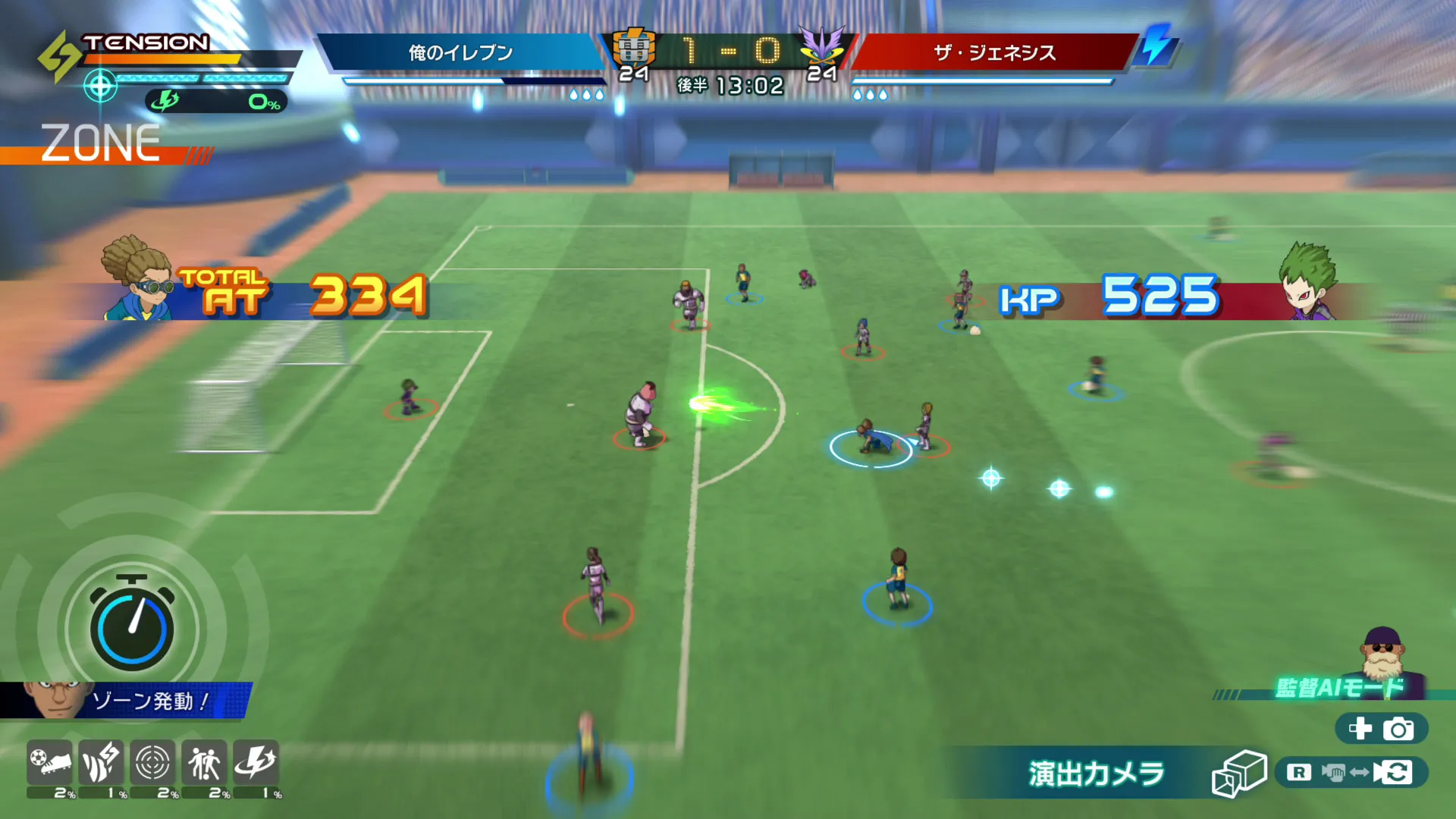Click the TENSION lightning emblem
Image resolution: width=1456 pixels, height=819 pixels.
(59, 55)
